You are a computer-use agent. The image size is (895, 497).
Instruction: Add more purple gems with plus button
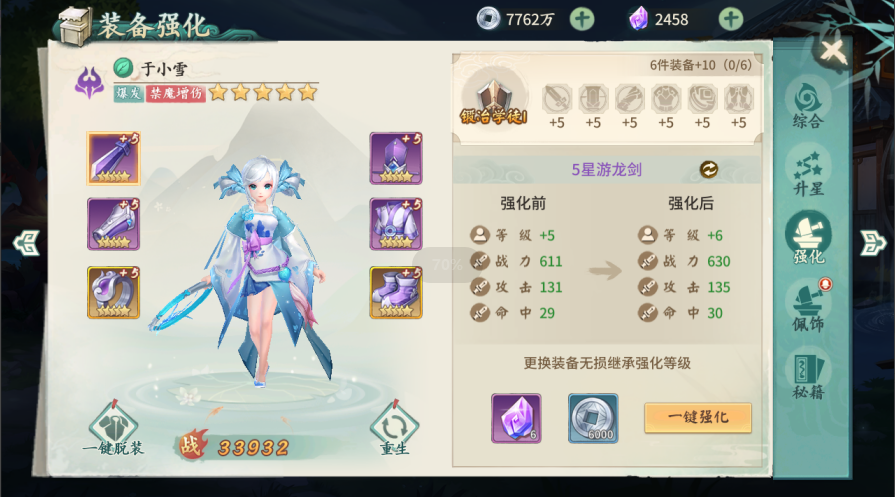[731, 18]
